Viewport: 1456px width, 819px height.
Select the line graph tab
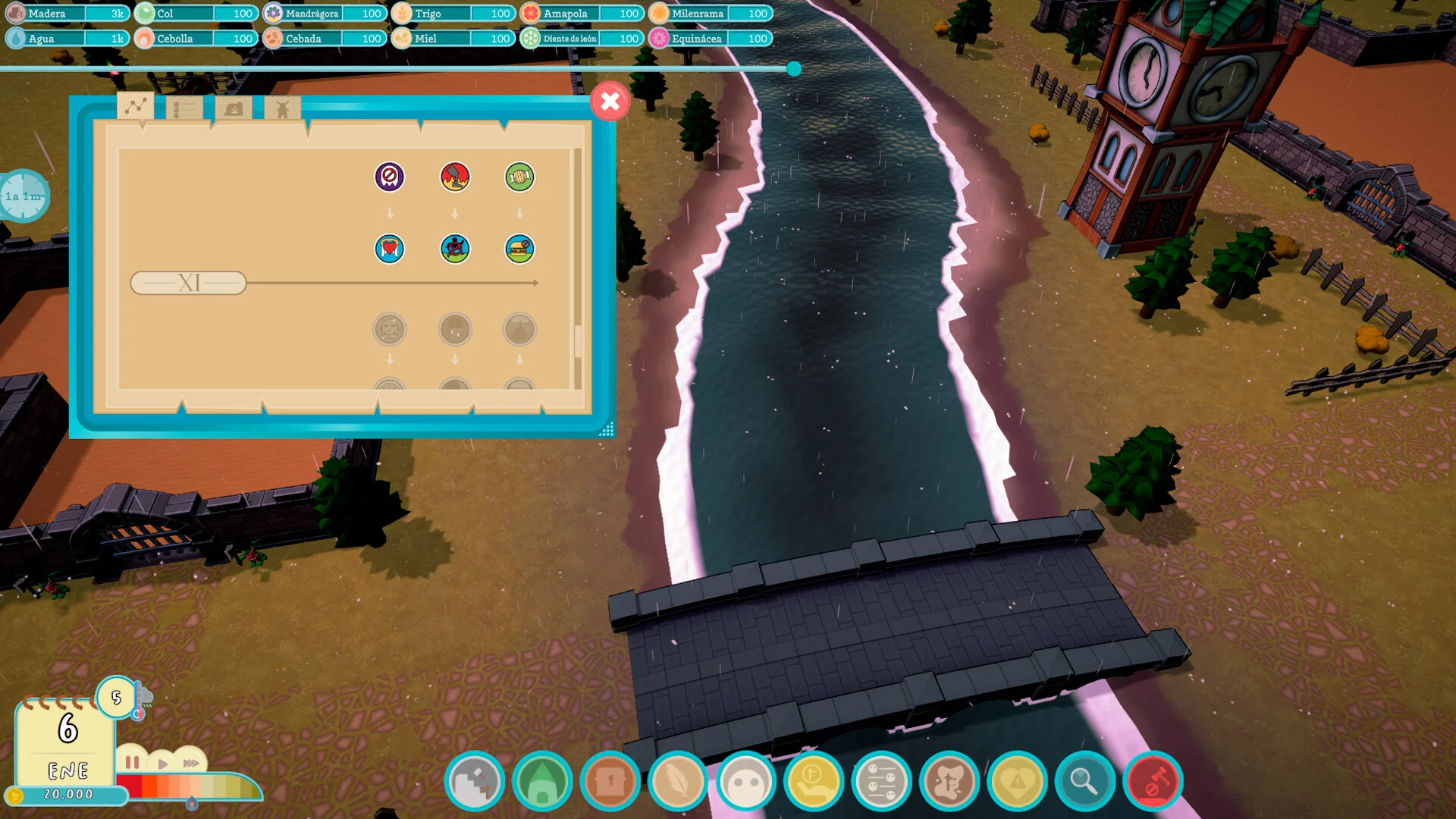point(136,107)
